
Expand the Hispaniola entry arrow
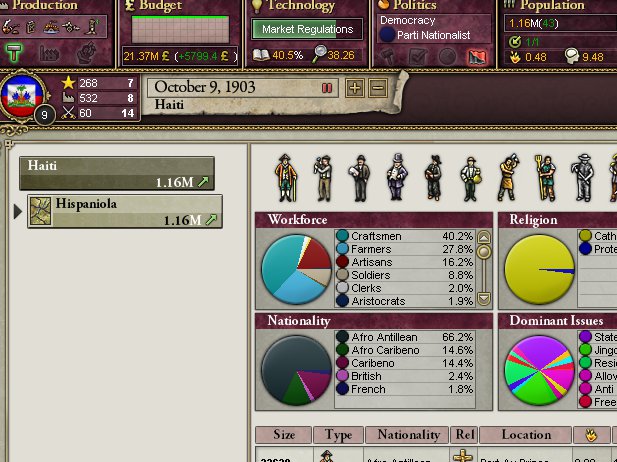tap(16, 211)
